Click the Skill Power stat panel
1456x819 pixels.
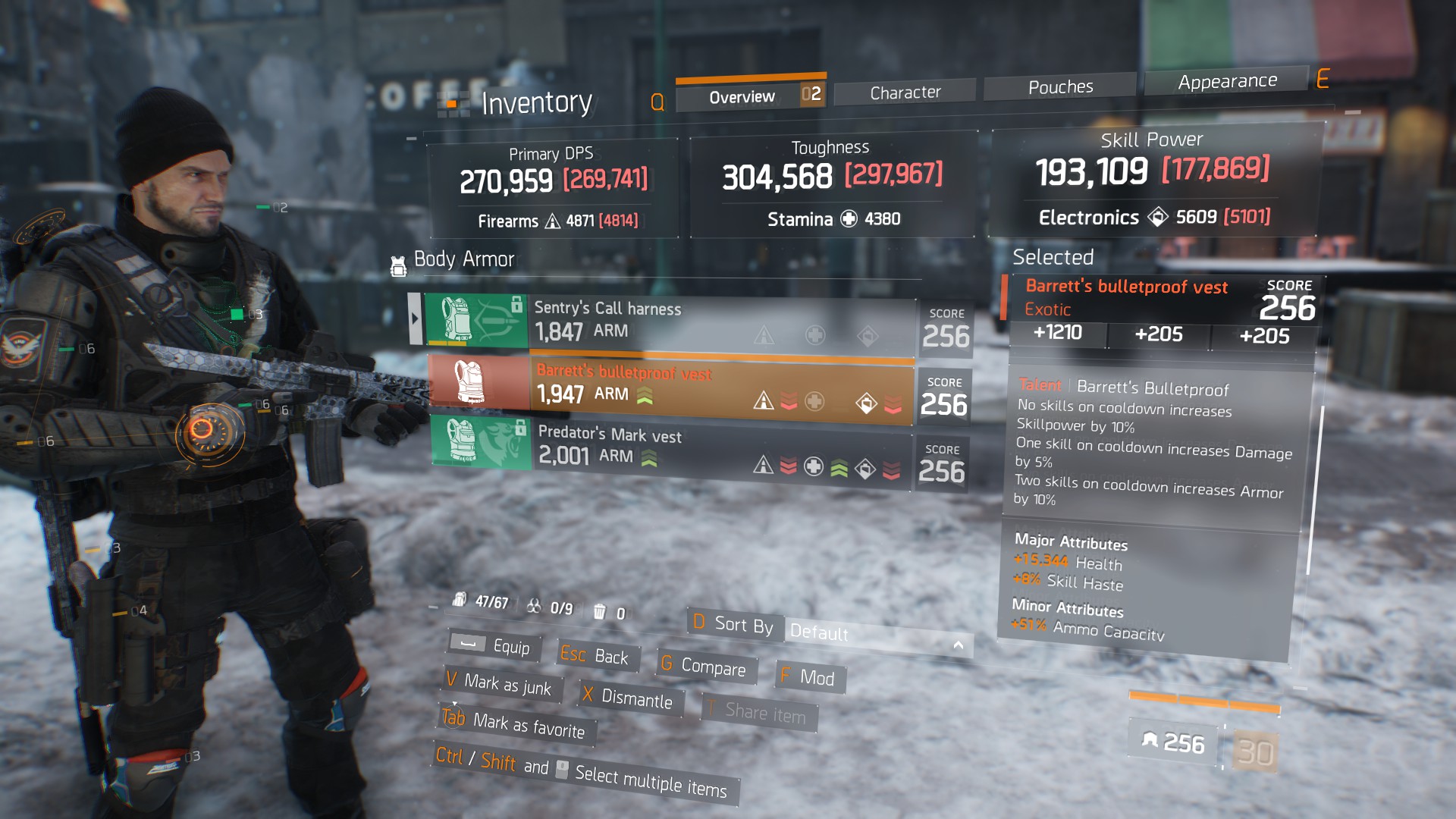click(1153, 180)
